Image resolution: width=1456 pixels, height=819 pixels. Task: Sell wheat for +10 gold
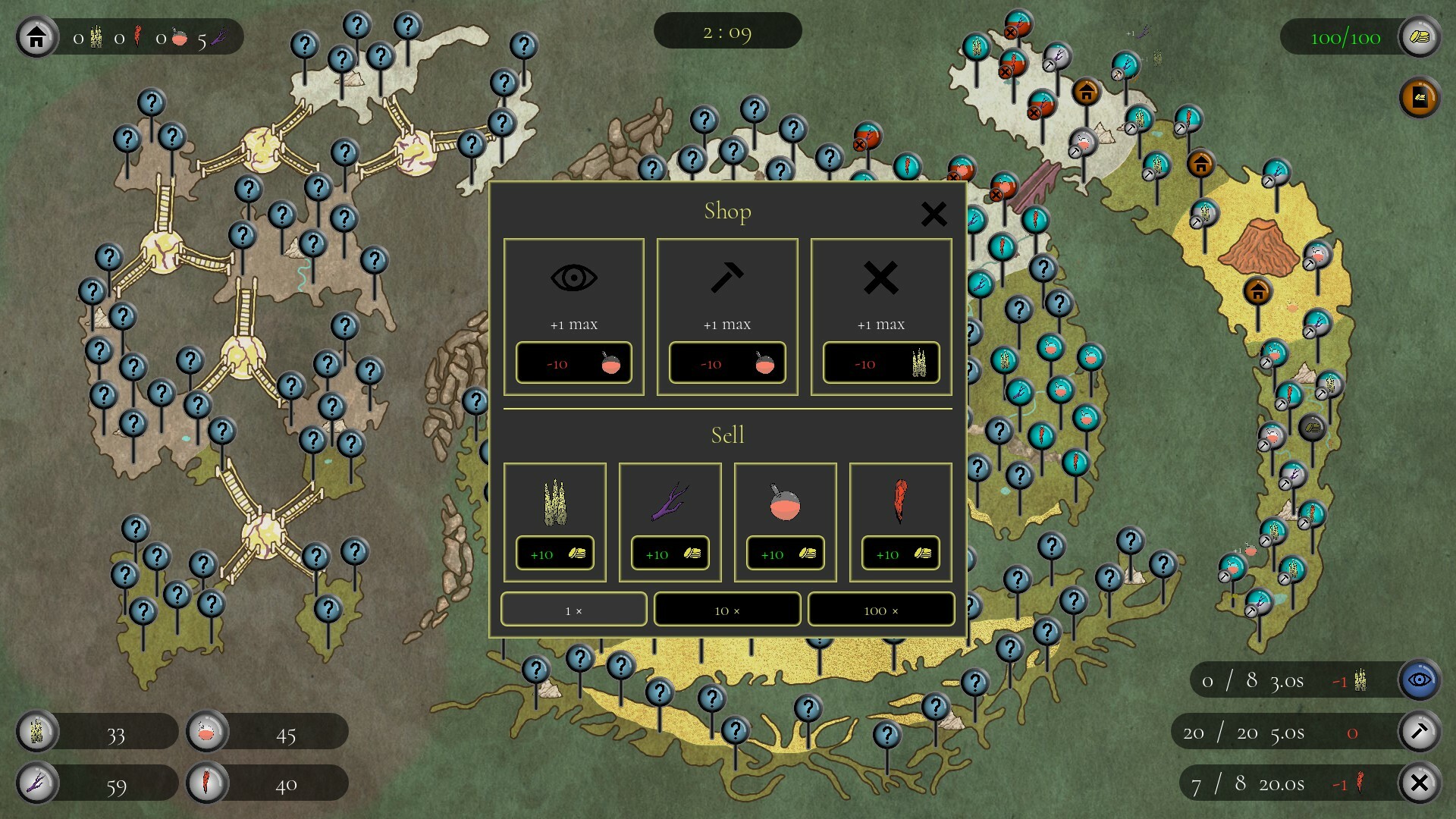click(x=554, y=553)
